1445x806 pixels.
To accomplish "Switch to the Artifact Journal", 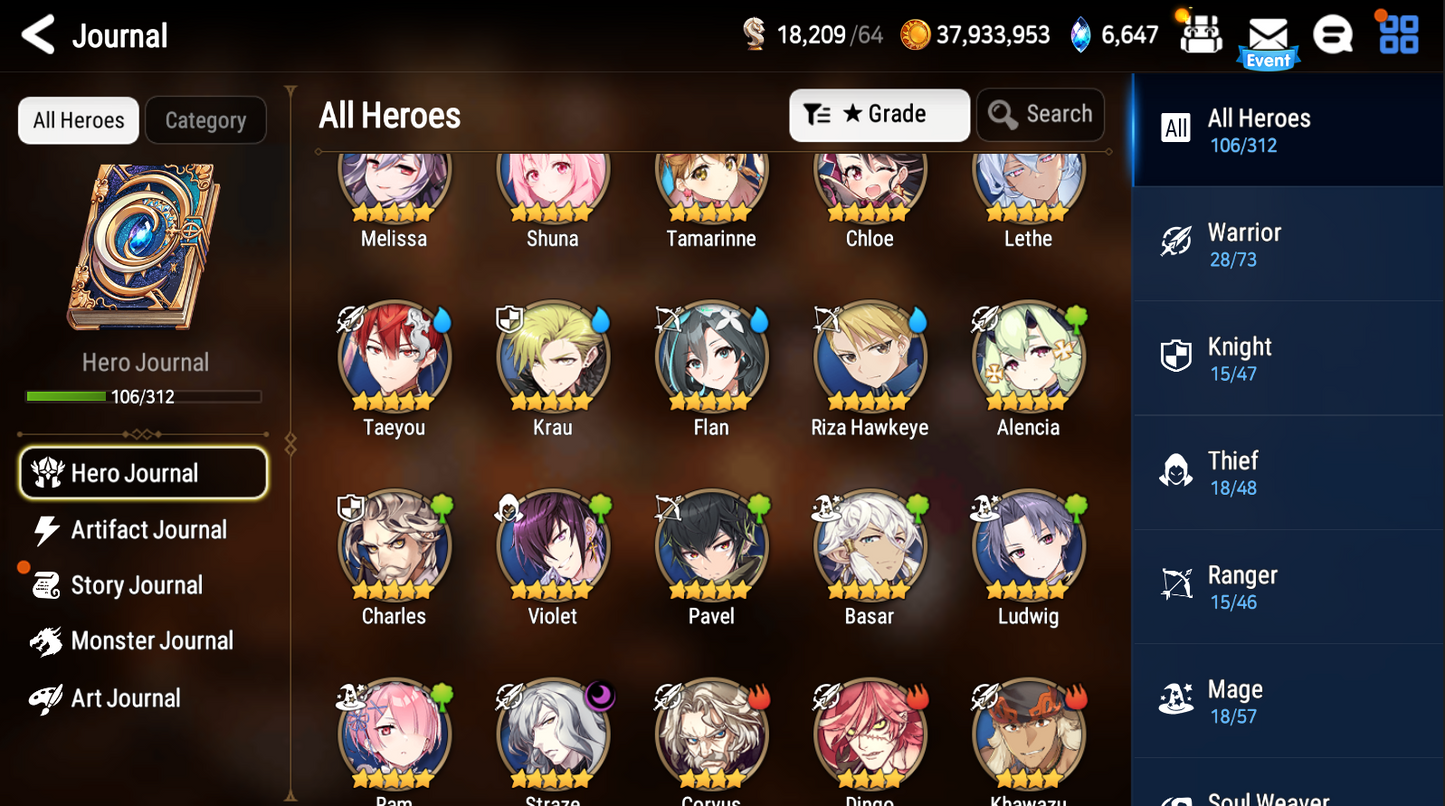I will [x=147, y=530].
